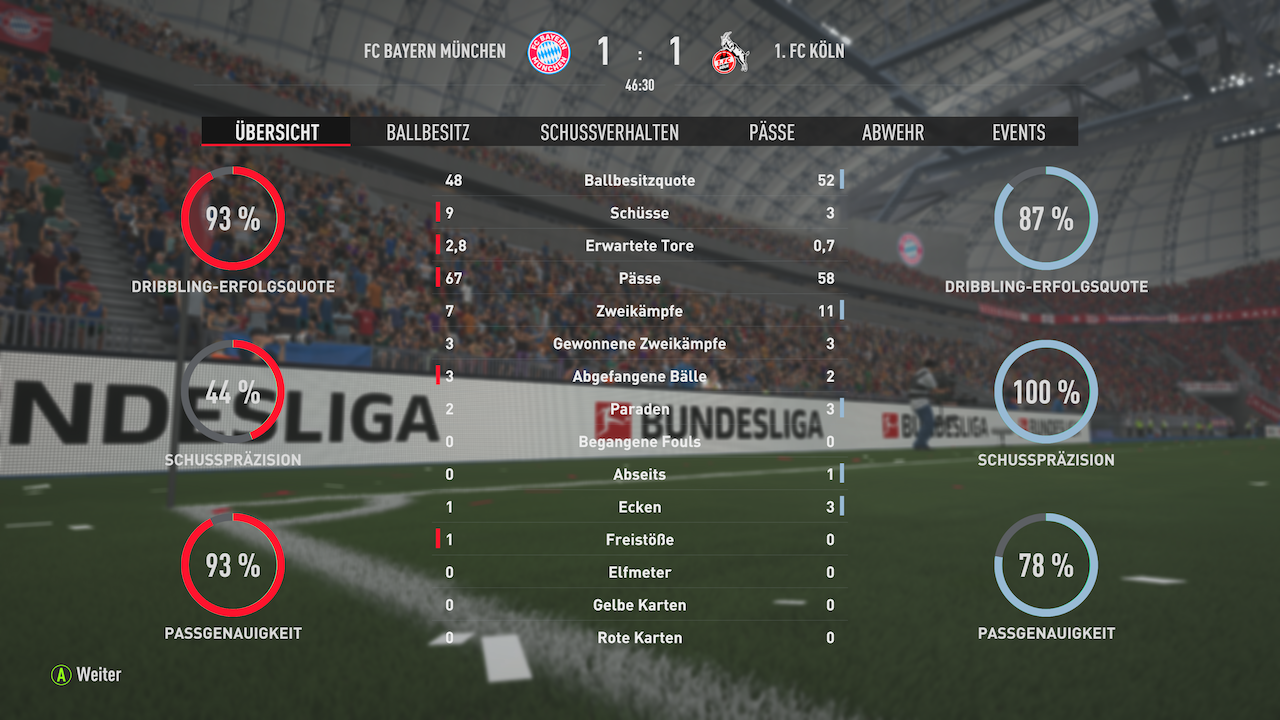The height and width of the screenshot is (720, 1280).
Task: Open the Pässe tab
Action: (x=771, y=132)
